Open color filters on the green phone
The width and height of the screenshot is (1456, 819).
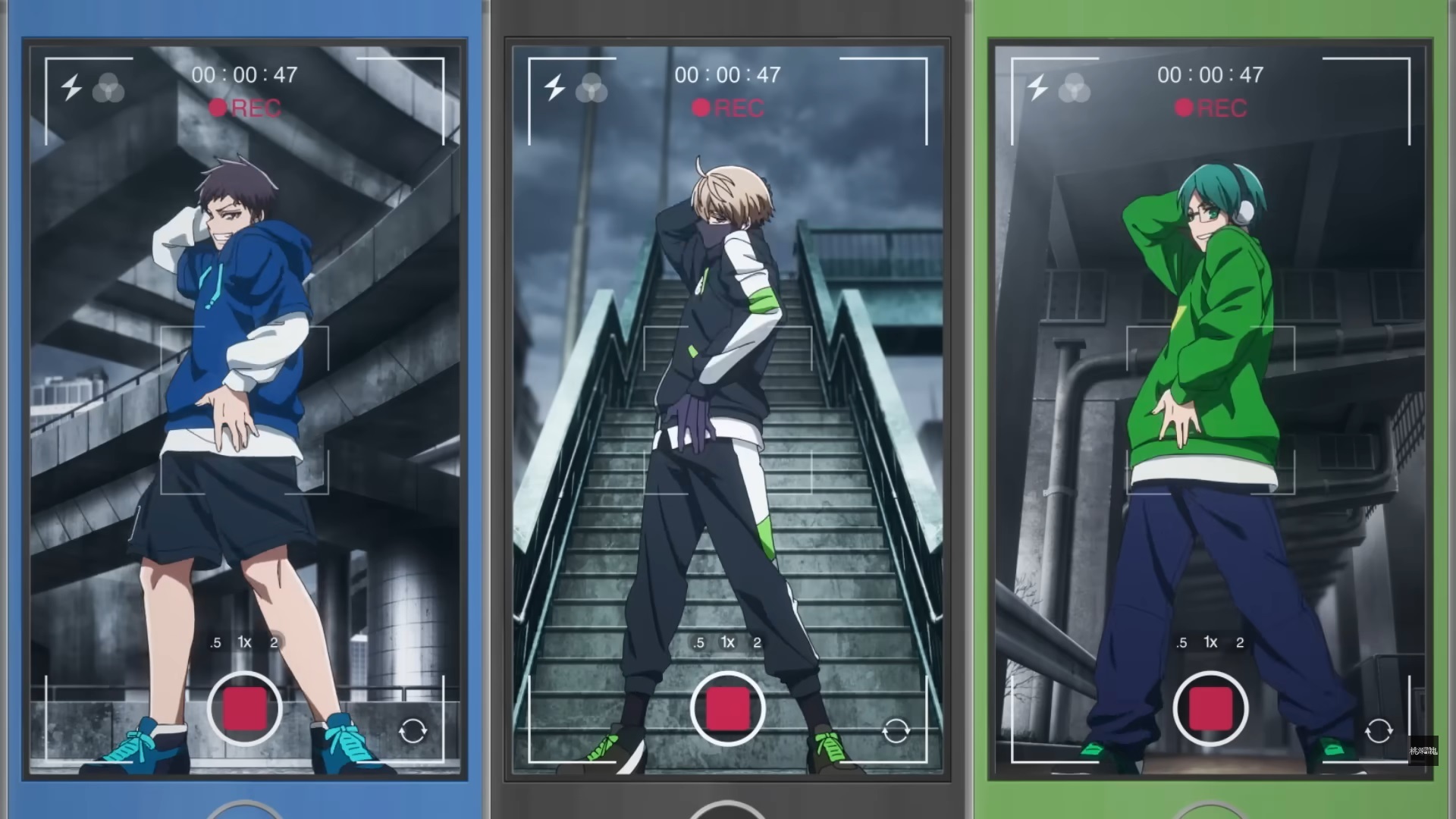click(x=1074, y=88)
